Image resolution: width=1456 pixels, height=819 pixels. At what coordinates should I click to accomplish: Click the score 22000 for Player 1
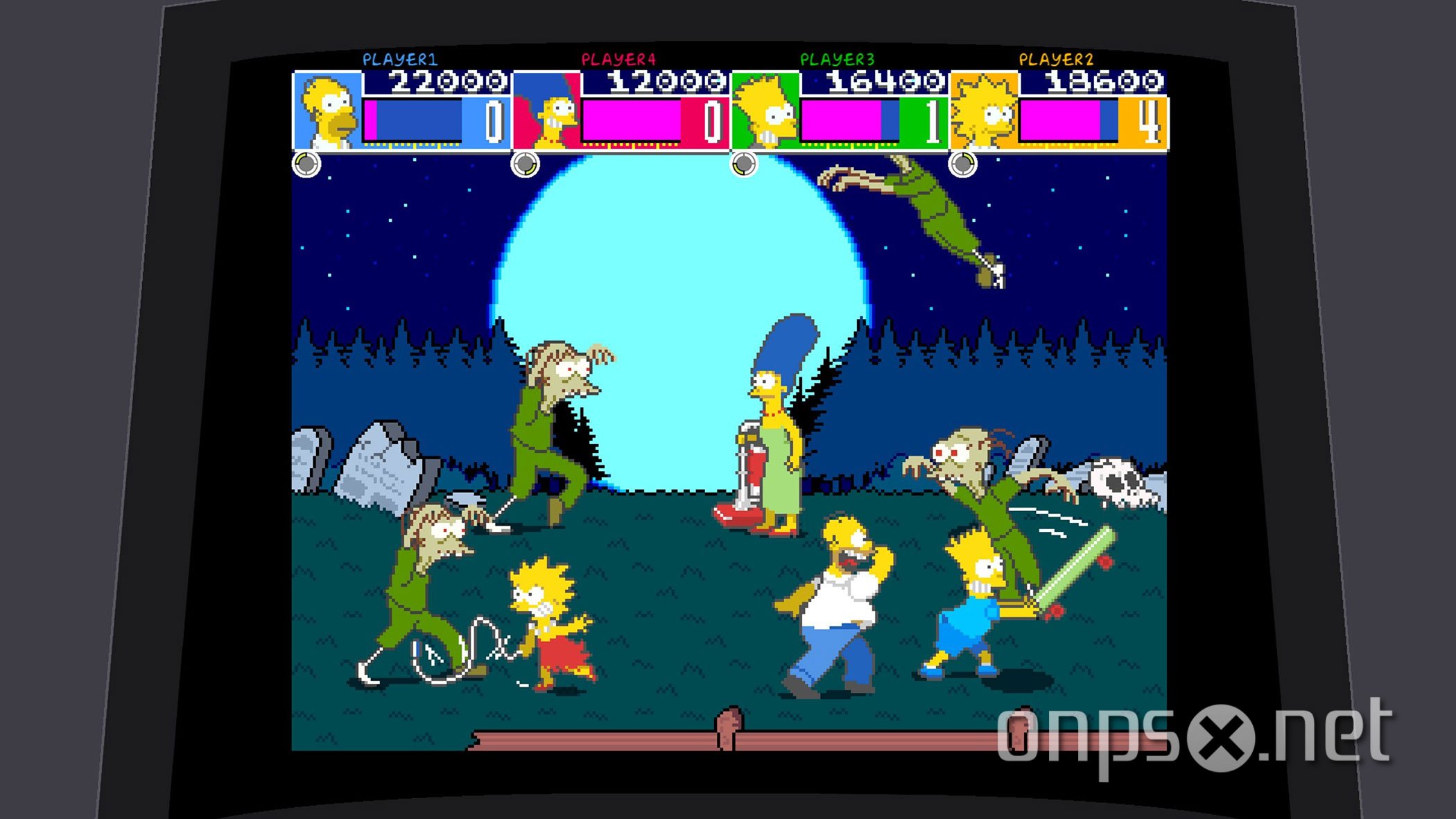pyautogui.click(x=444, y=83)
